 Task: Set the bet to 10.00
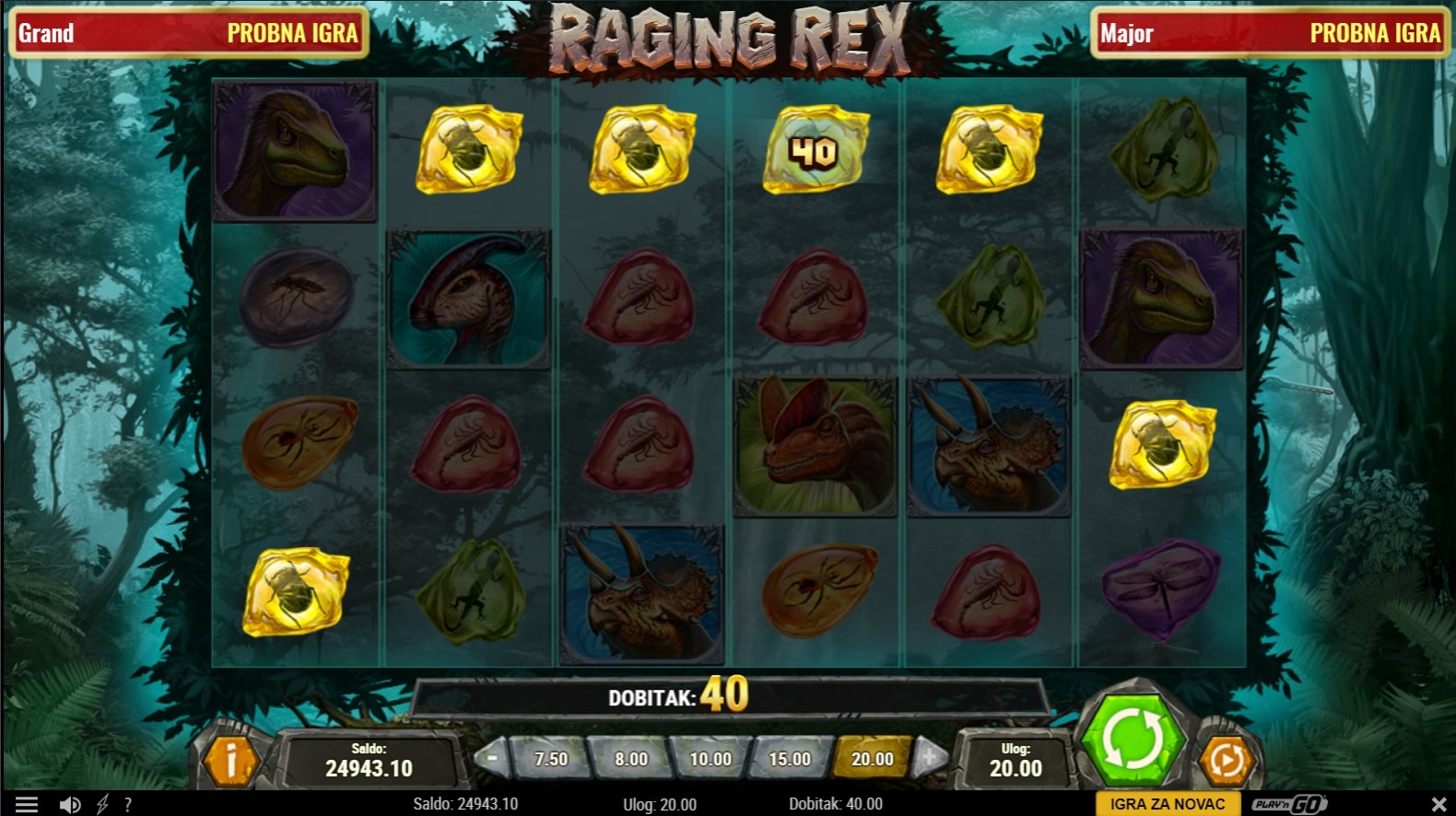(x=710, y=759)
